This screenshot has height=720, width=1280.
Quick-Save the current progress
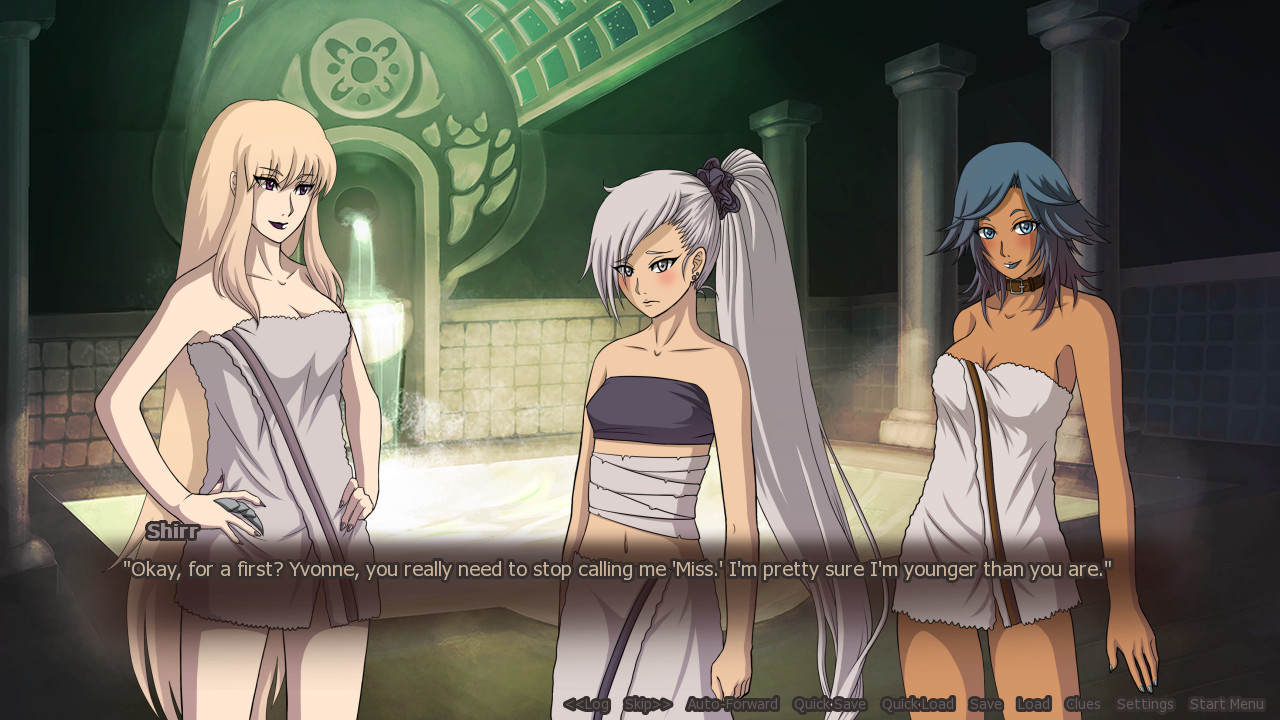click(x=828, y=703)
